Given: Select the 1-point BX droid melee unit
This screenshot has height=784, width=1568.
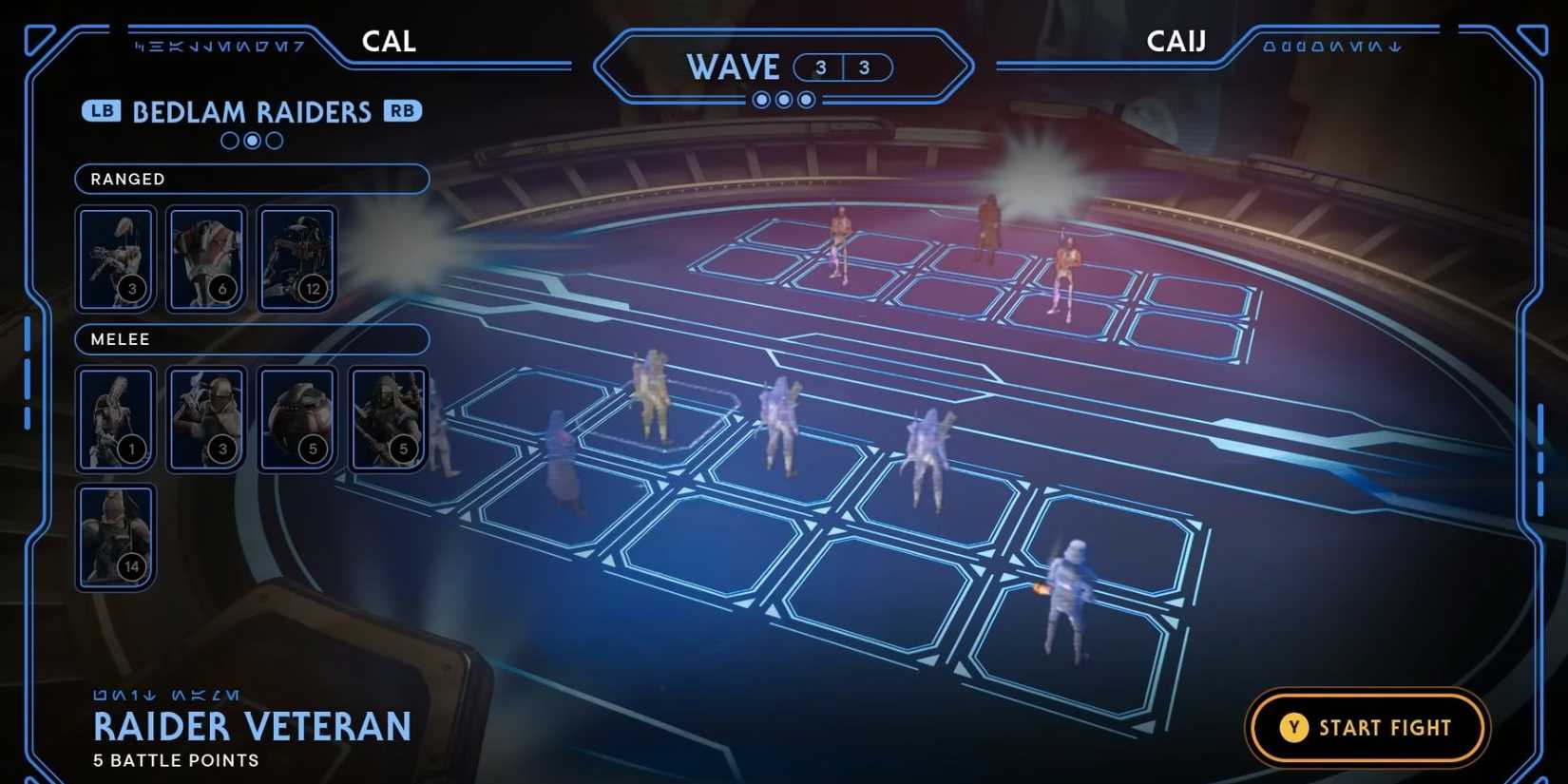Looking at the screenshot, I should (115, 417).
